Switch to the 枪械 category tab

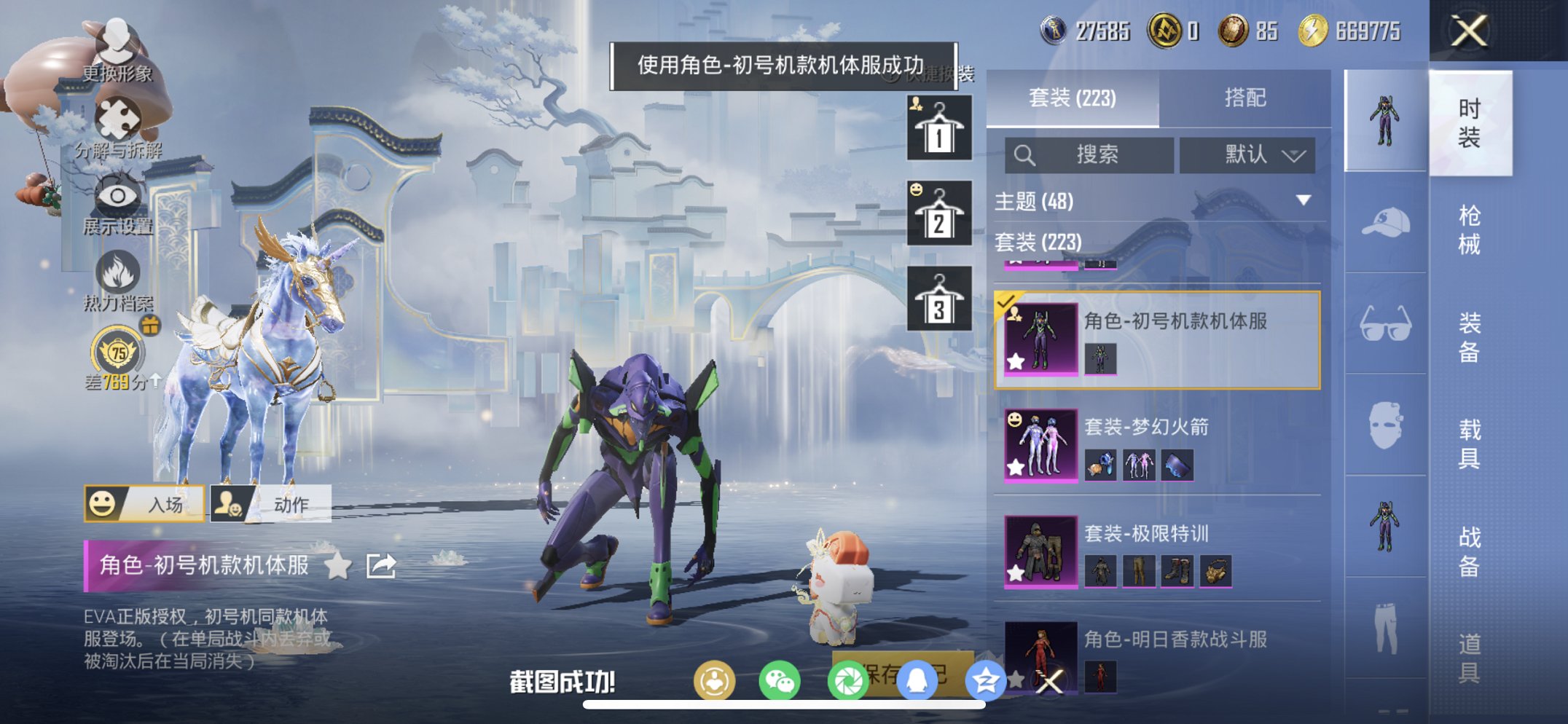(x=1468, y=227)
